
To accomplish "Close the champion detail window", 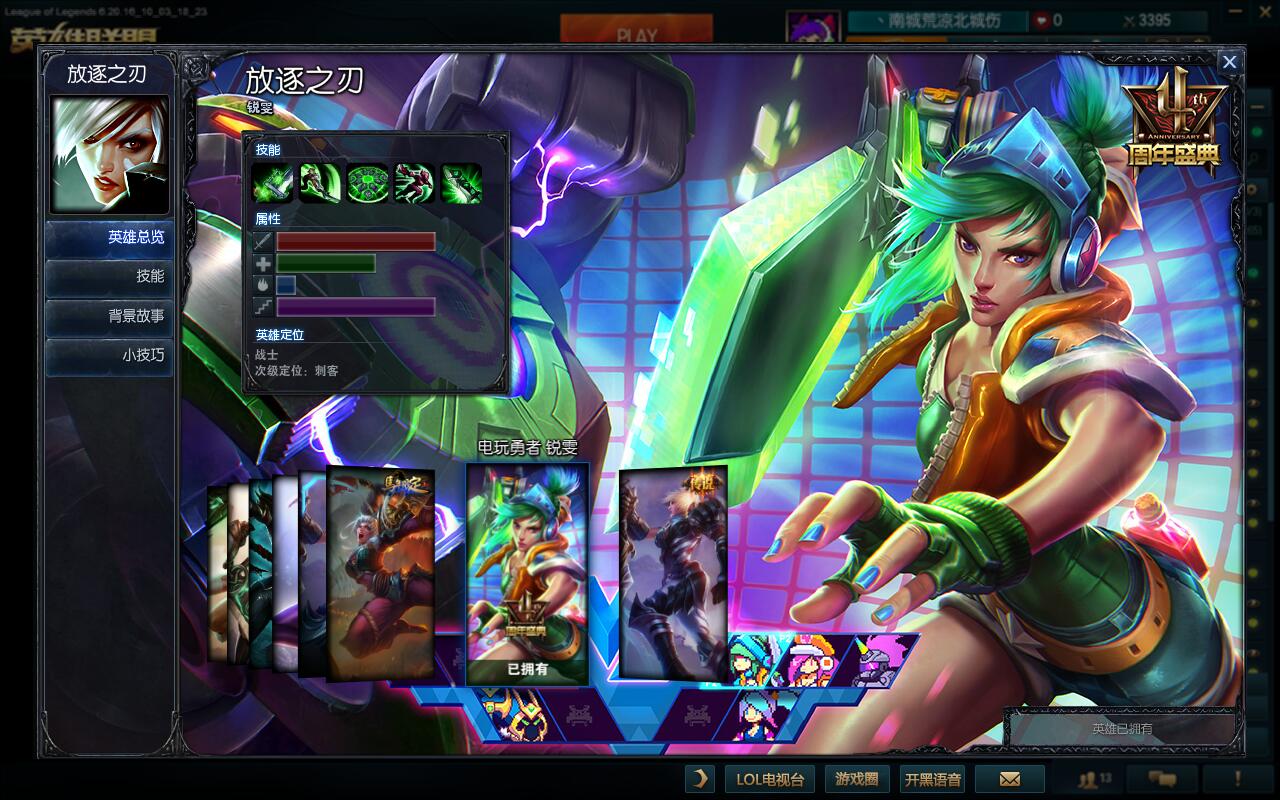I will click(x=1229, y=62).
